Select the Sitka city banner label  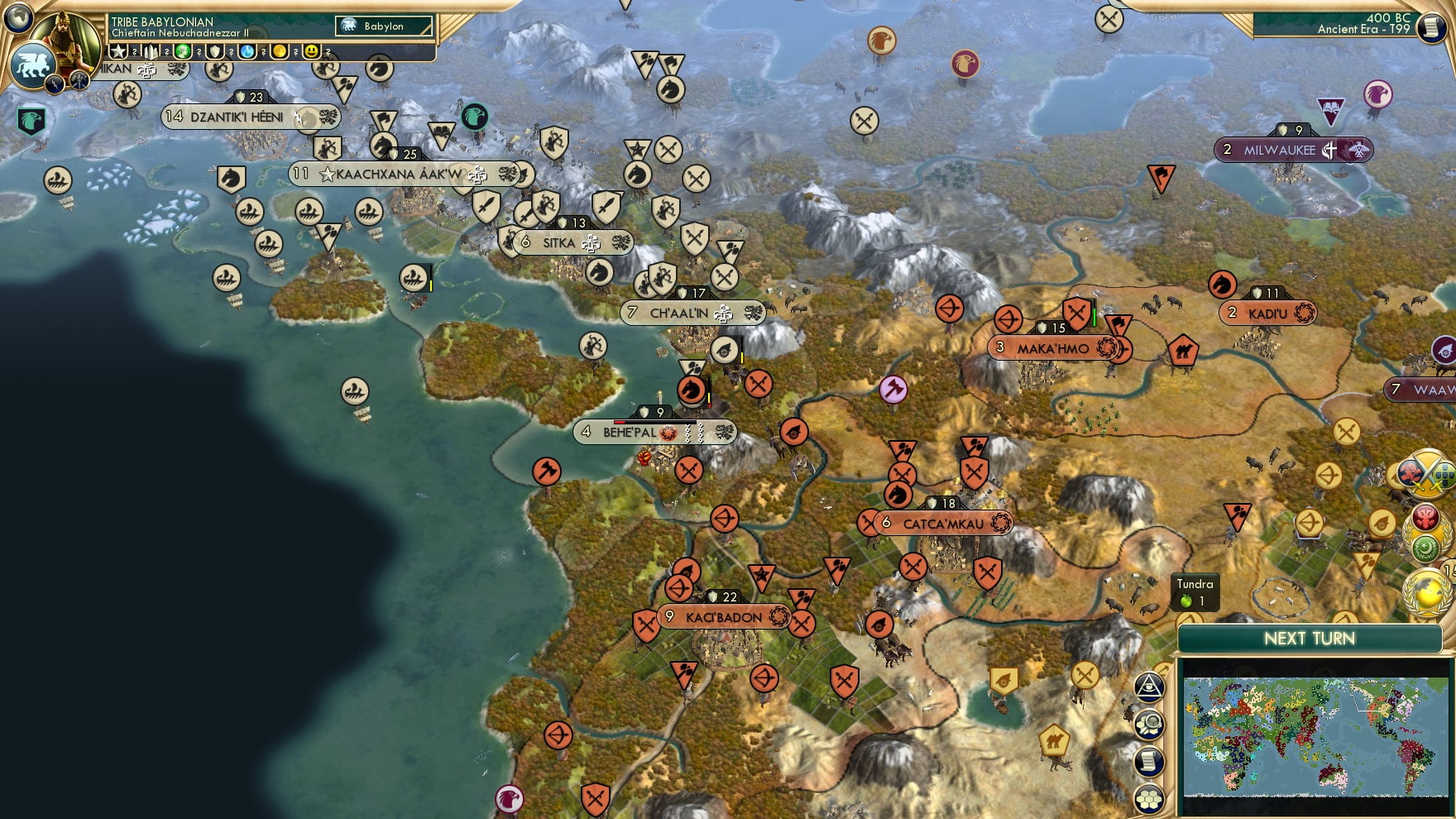tap(559, 242)
